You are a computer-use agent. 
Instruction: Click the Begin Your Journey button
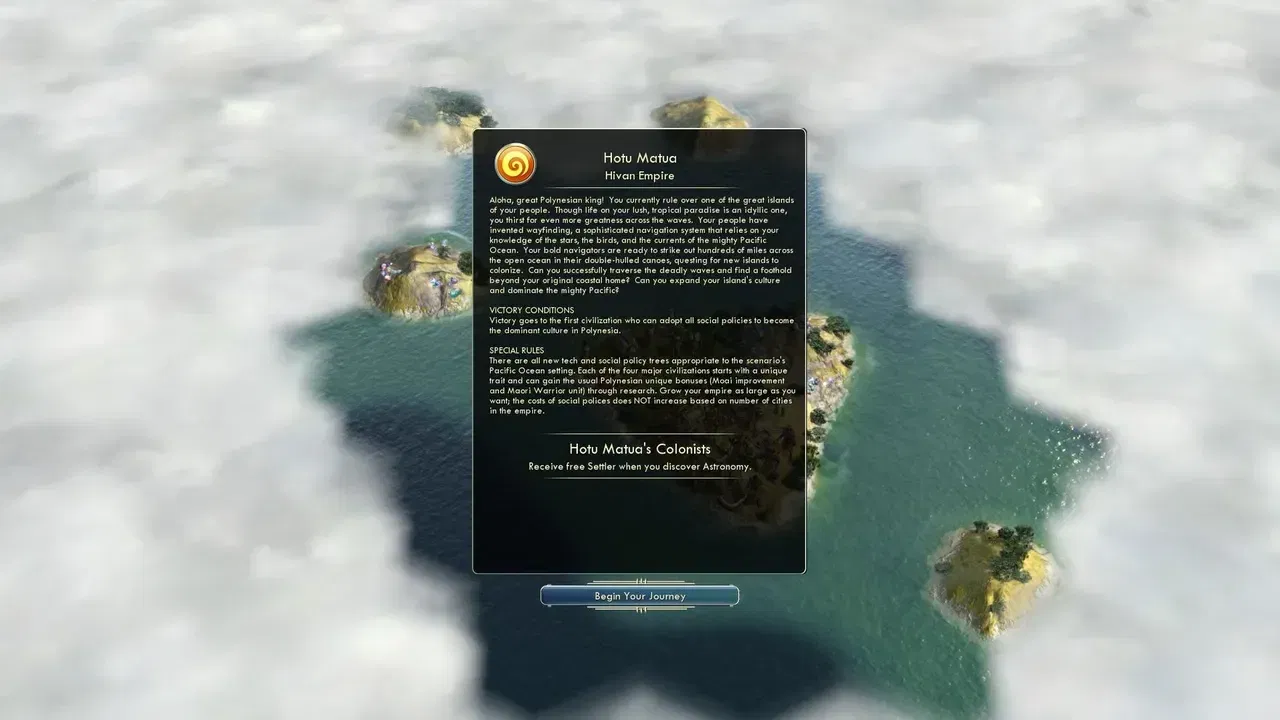639,595
